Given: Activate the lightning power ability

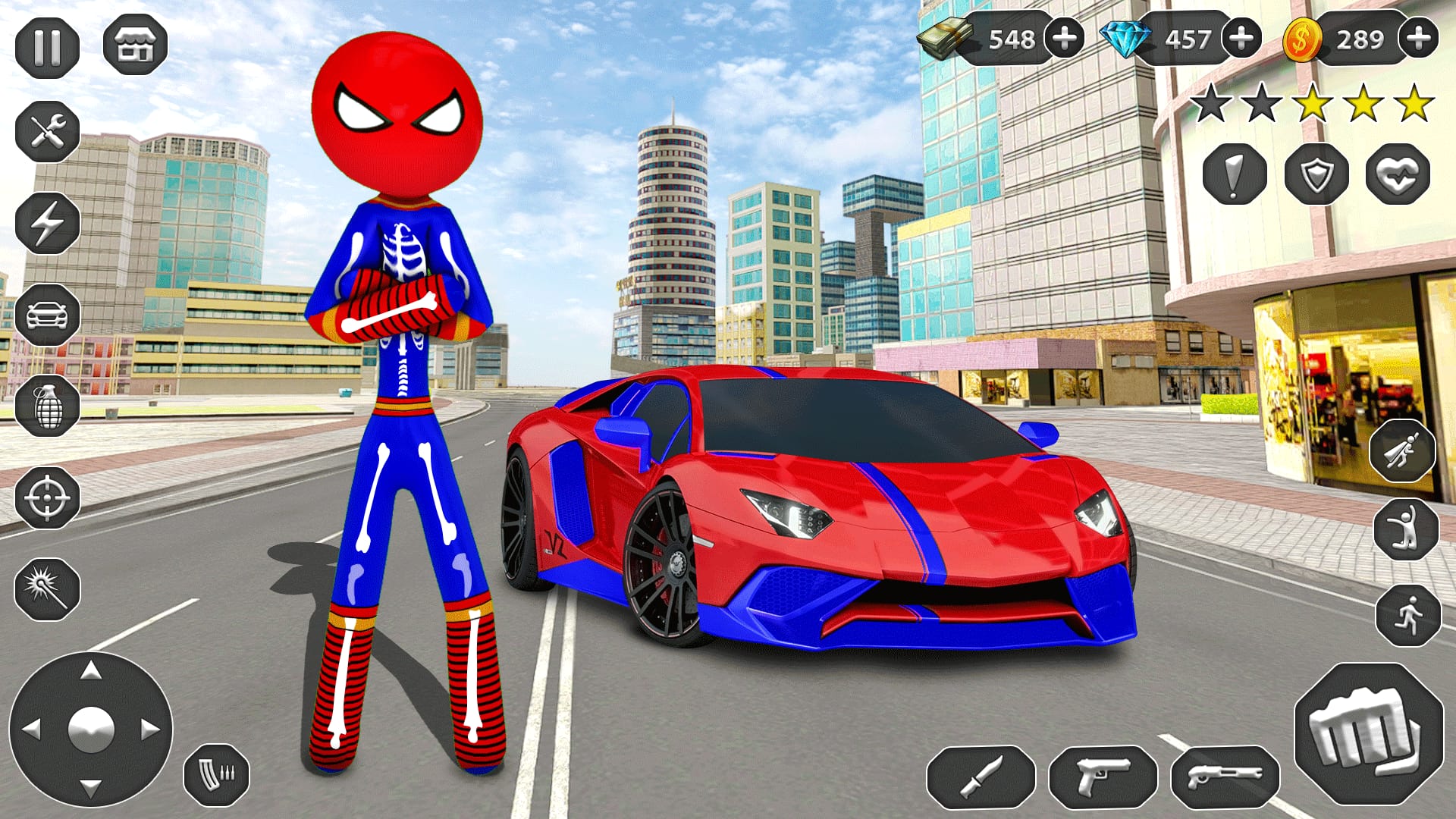Looking at the screenshot, I should pos(48,224).
